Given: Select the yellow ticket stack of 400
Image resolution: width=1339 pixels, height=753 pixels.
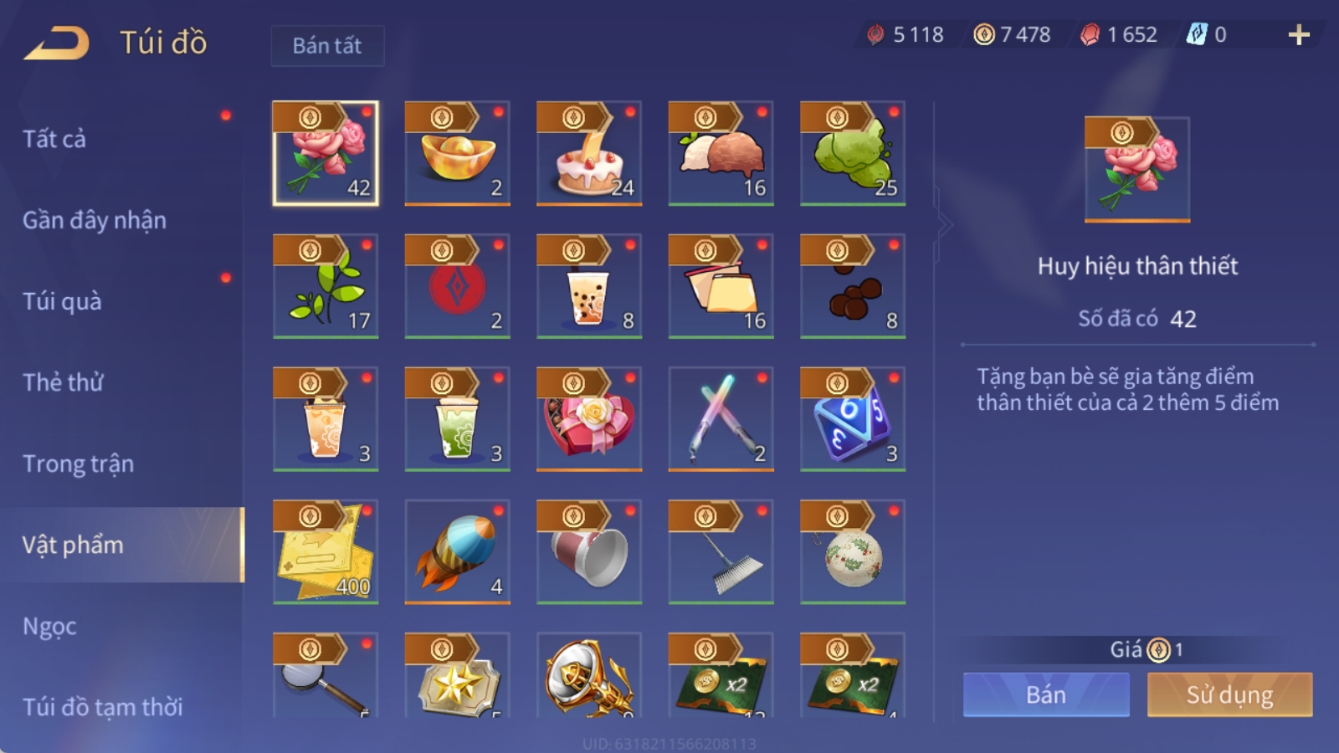Looking at the screenshot, I should [326, 552].
